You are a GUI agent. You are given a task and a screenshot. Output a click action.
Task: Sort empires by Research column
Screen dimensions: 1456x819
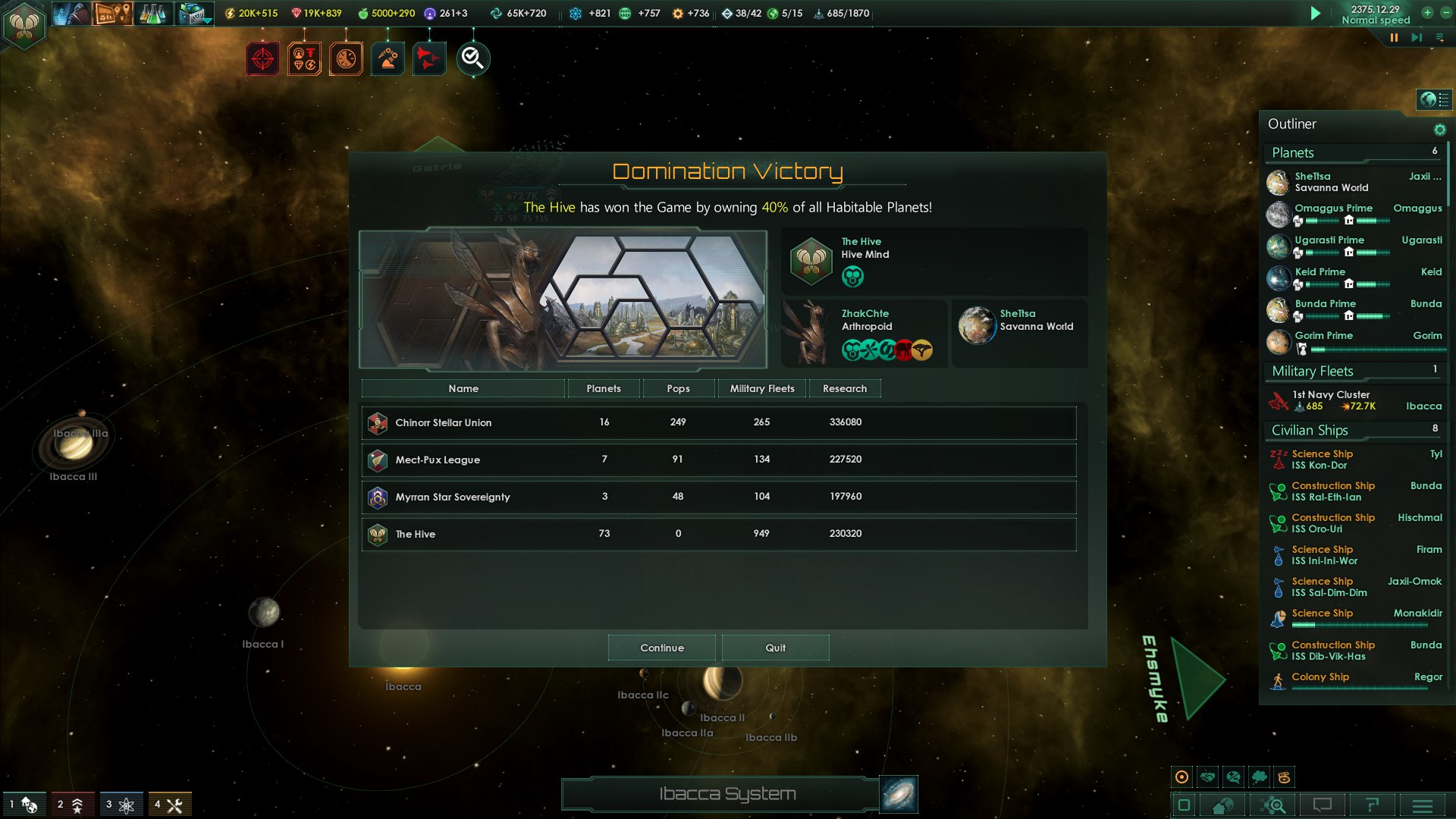[x=844, y=388]
